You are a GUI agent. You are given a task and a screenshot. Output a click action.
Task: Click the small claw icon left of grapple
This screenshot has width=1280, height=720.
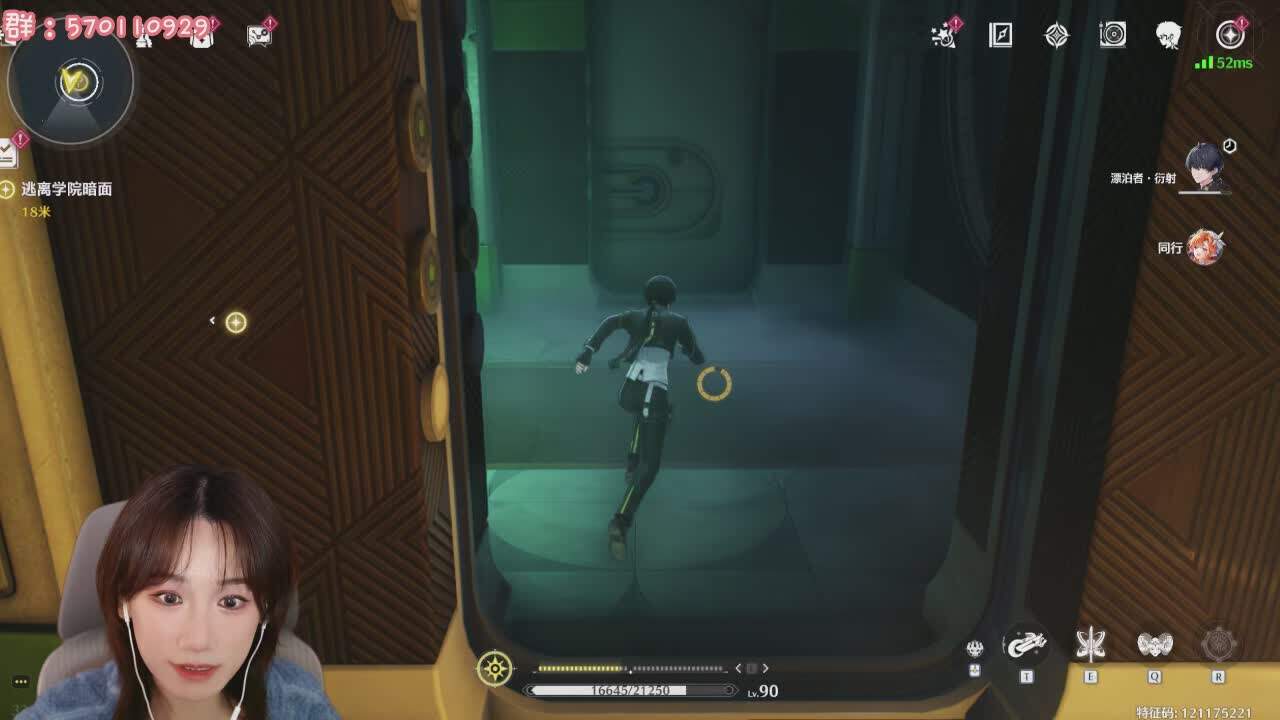point(975,648)
